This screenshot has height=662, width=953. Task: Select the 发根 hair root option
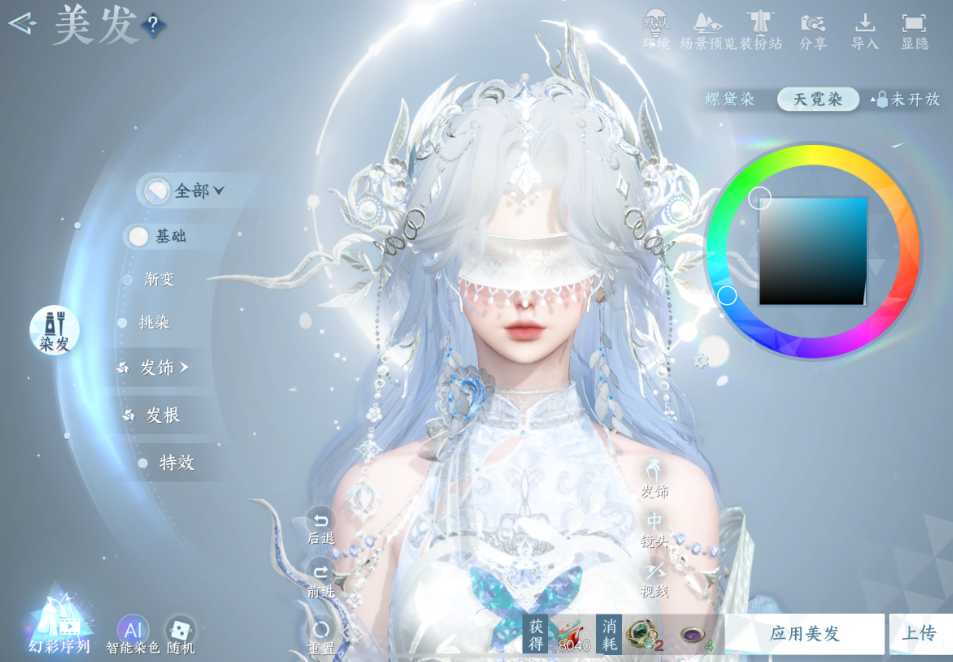pos(163,415)
